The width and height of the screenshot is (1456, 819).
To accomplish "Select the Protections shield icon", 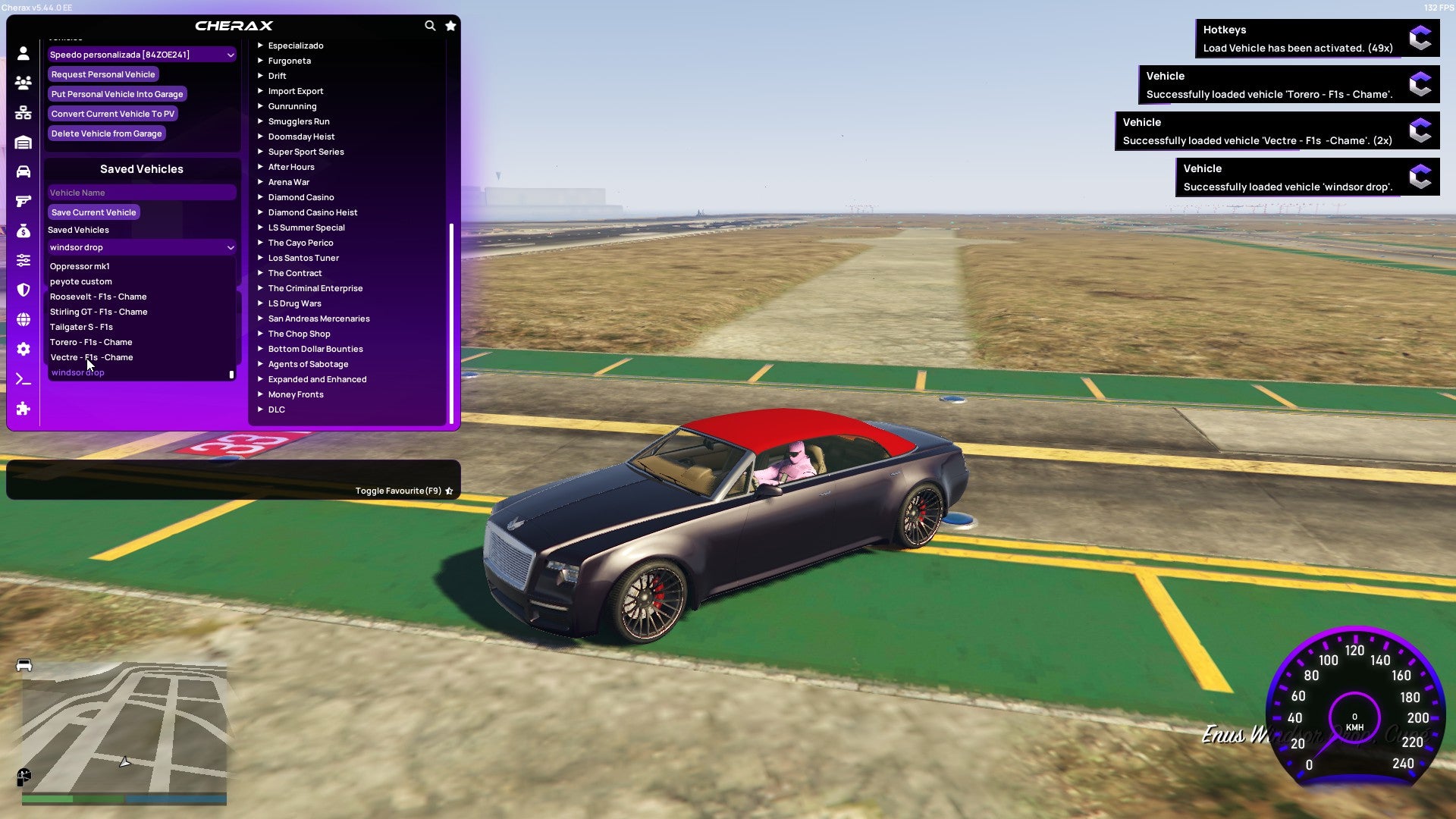I will [x=23, y=290].
